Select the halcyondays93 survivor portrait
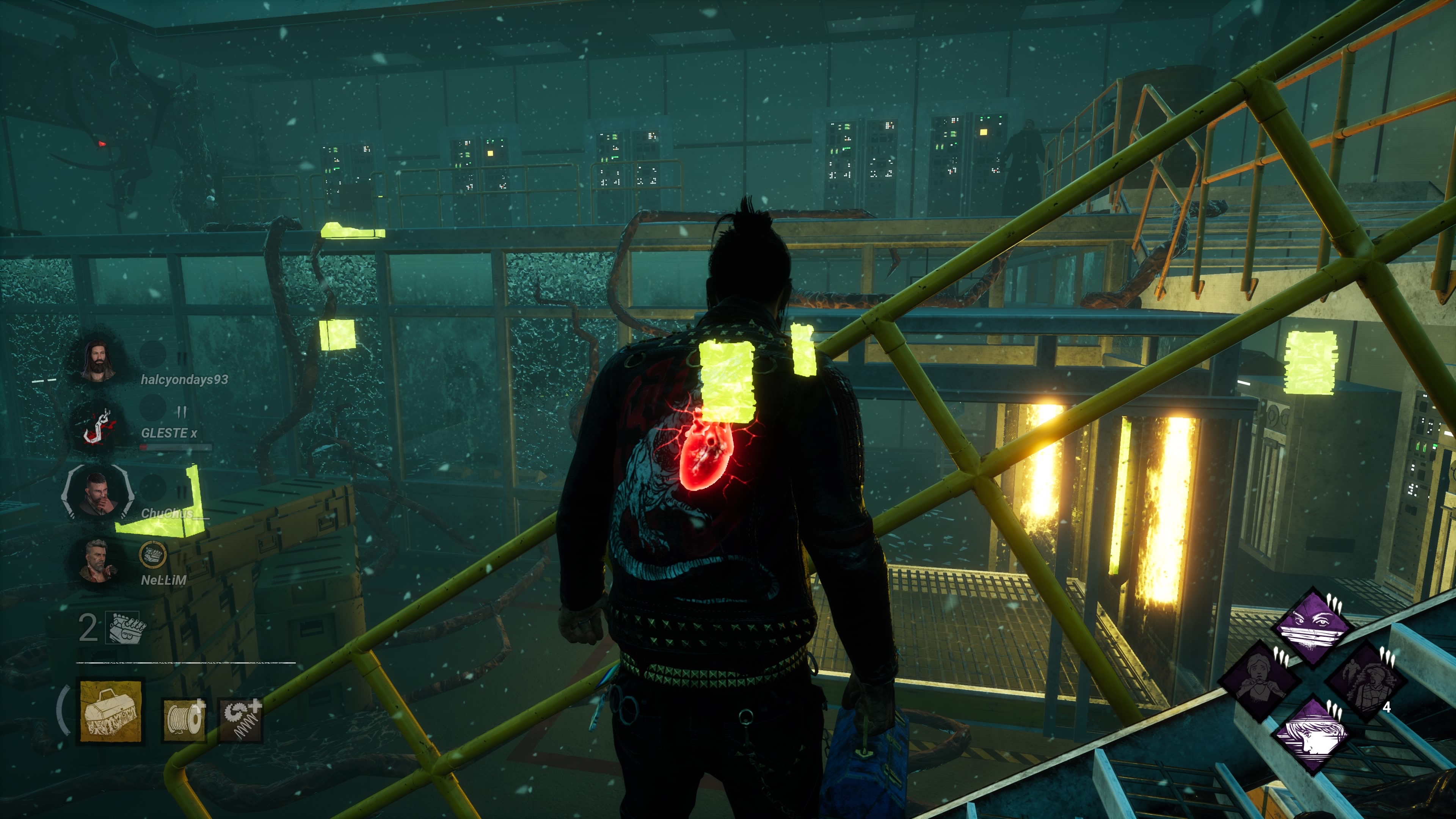 coord(98,361)
